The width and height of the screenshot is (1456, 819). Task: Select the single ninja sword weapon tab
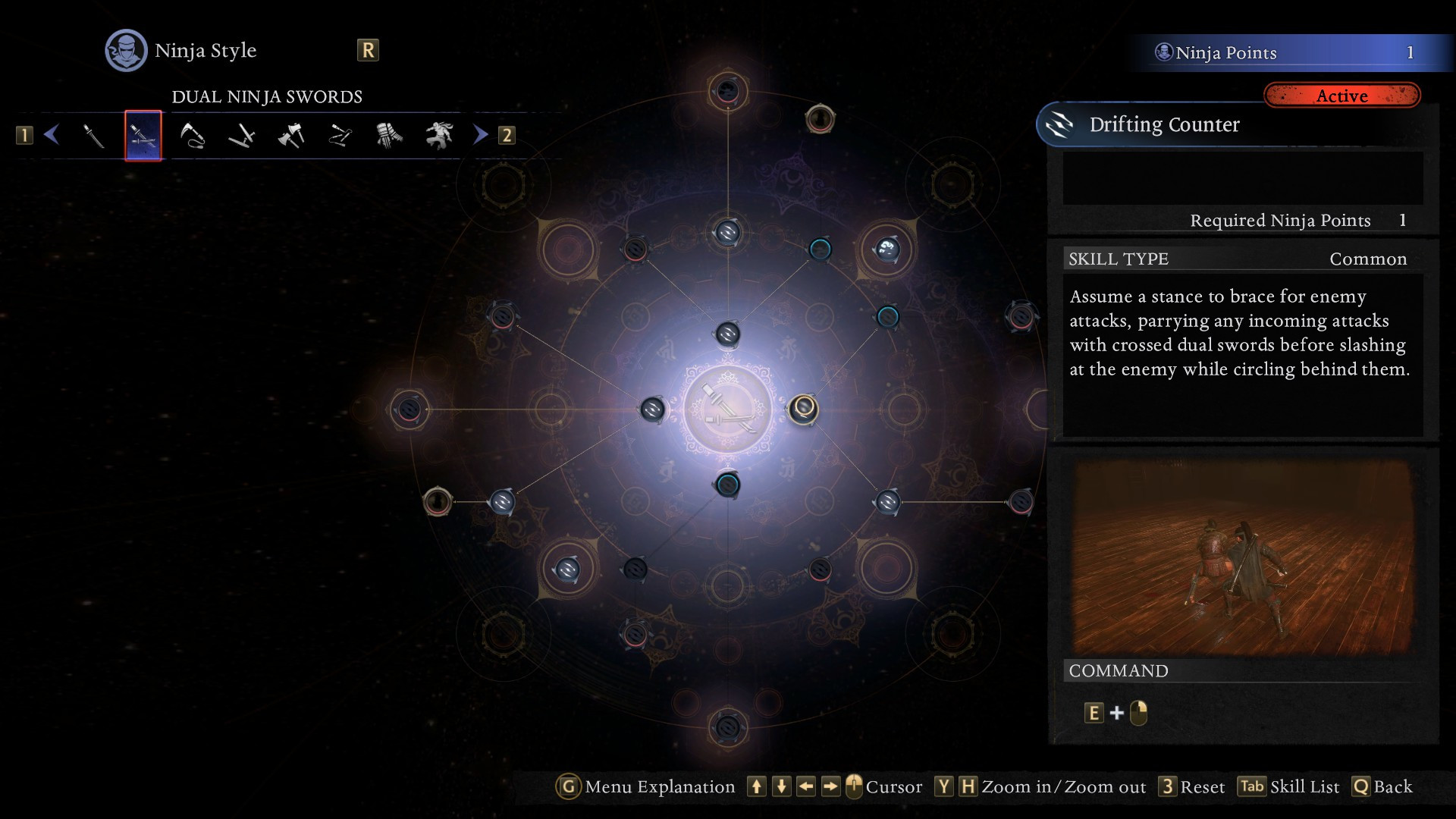(x=93, y=136)
